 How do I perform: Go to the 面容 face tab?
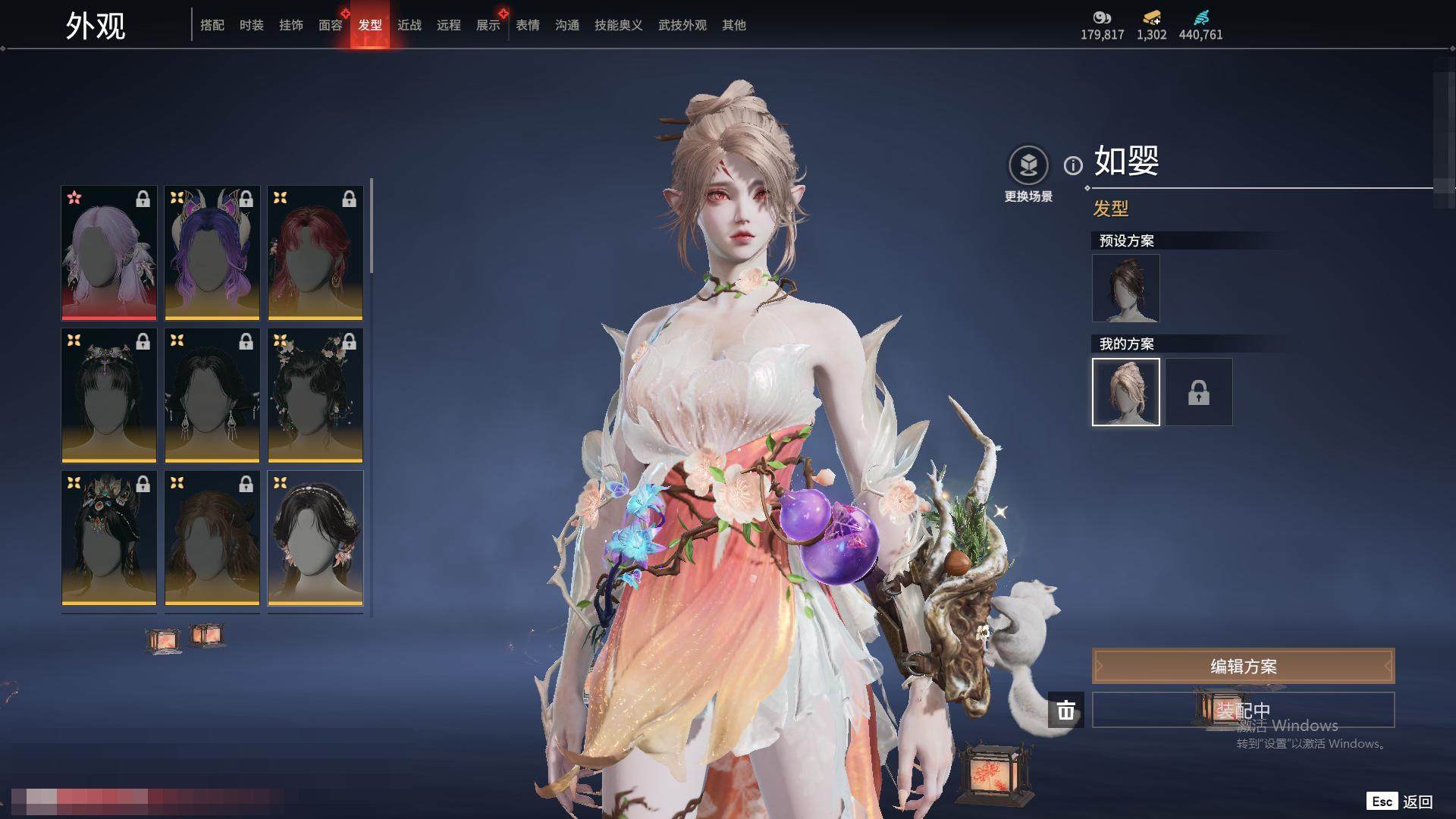tap(330, 25)
